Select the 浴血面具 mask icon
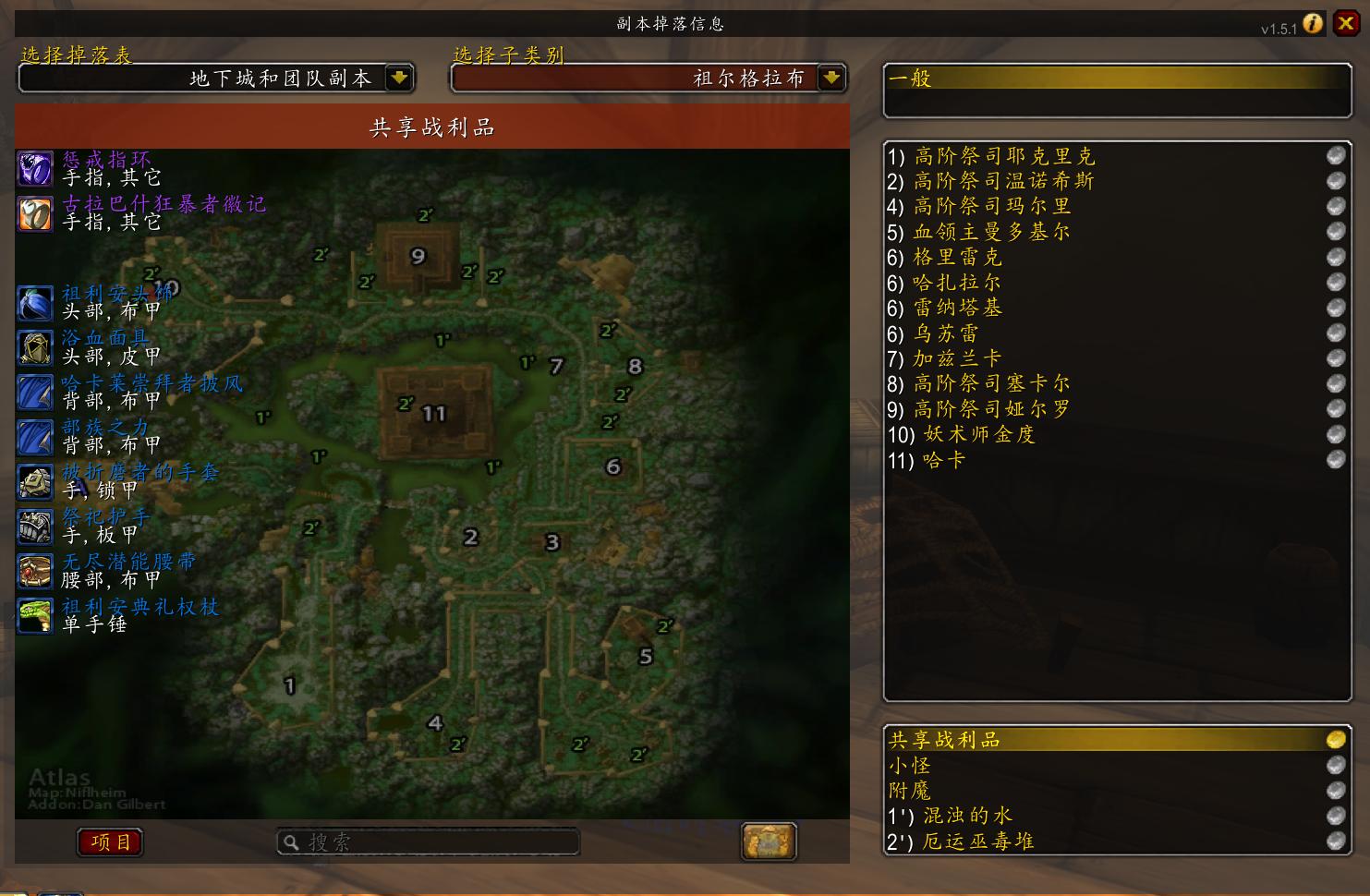The width and height of the screenshot is (1370, 896). [34, 348]
